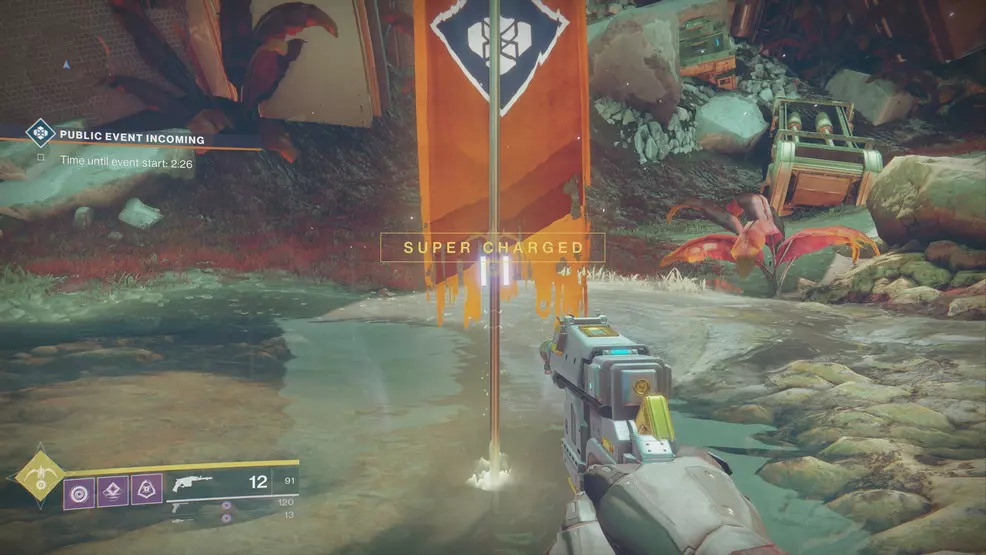The width and height of the screenshot is (986, 555).
Task: Click the public event diamond emblem icon
Action: tap(40, 132)
